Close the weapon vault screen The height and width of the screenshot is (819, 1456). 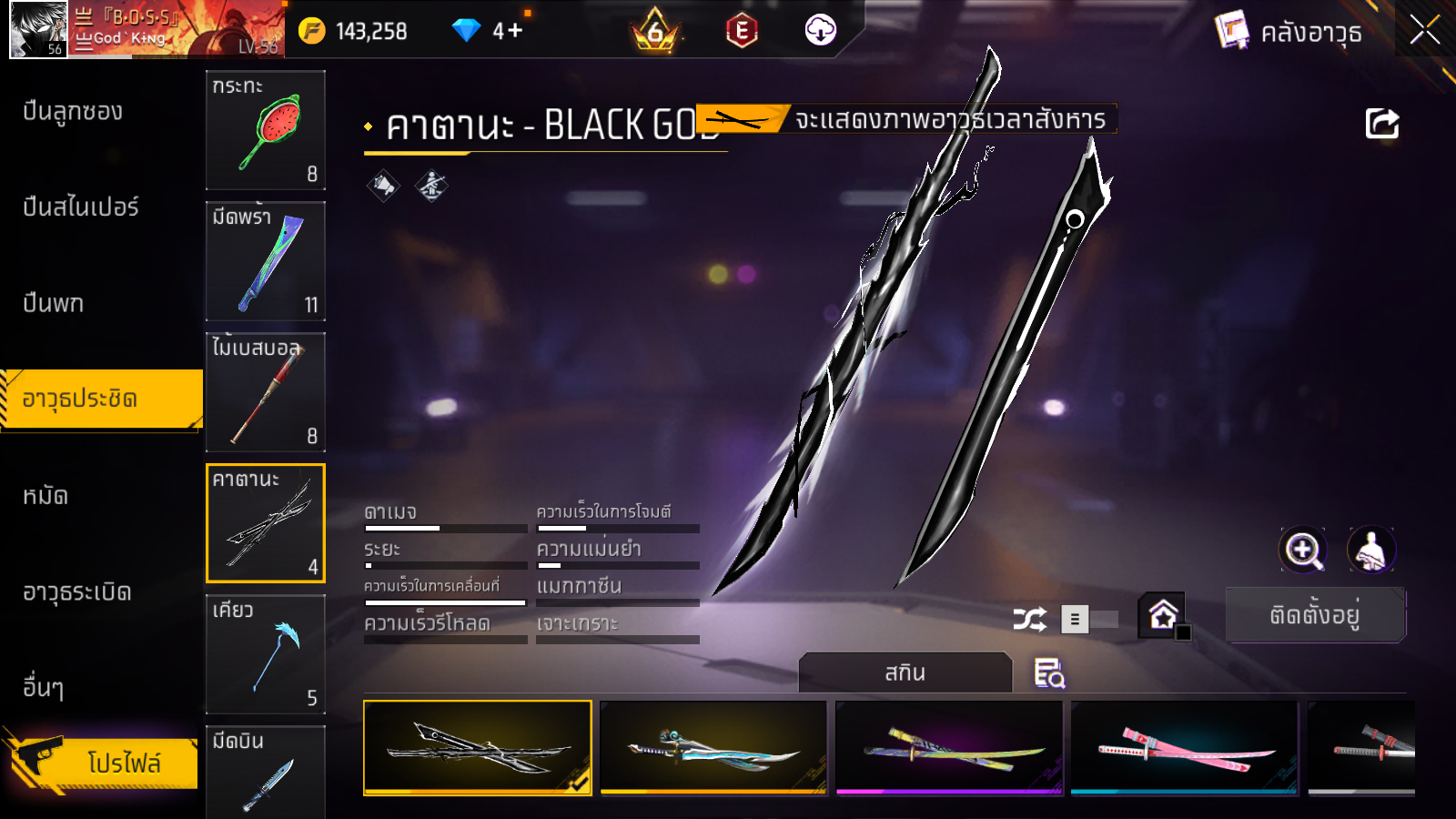1424,31
